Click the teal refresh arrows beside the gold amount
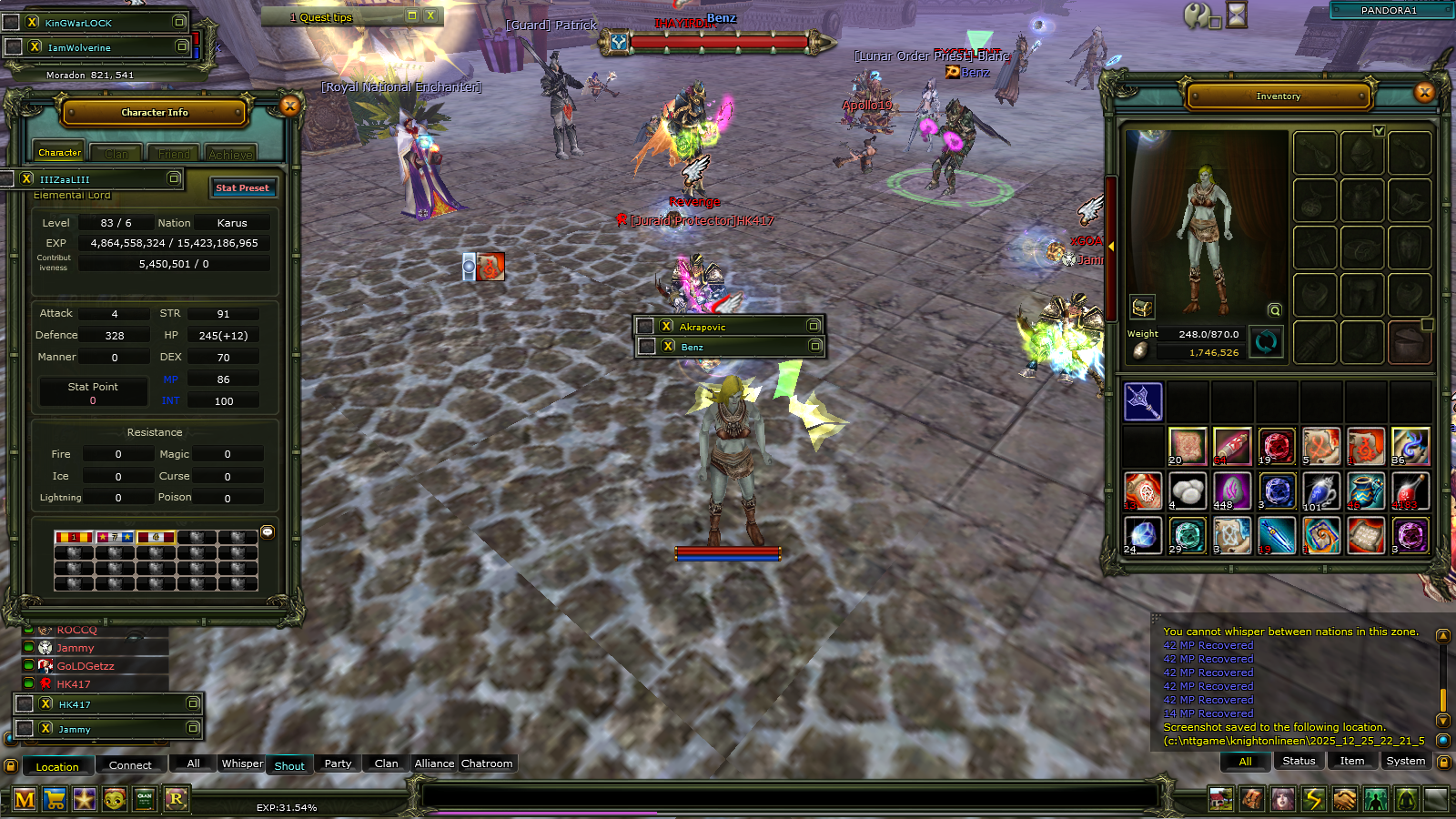1456x819 pixels. (1266, 342)
